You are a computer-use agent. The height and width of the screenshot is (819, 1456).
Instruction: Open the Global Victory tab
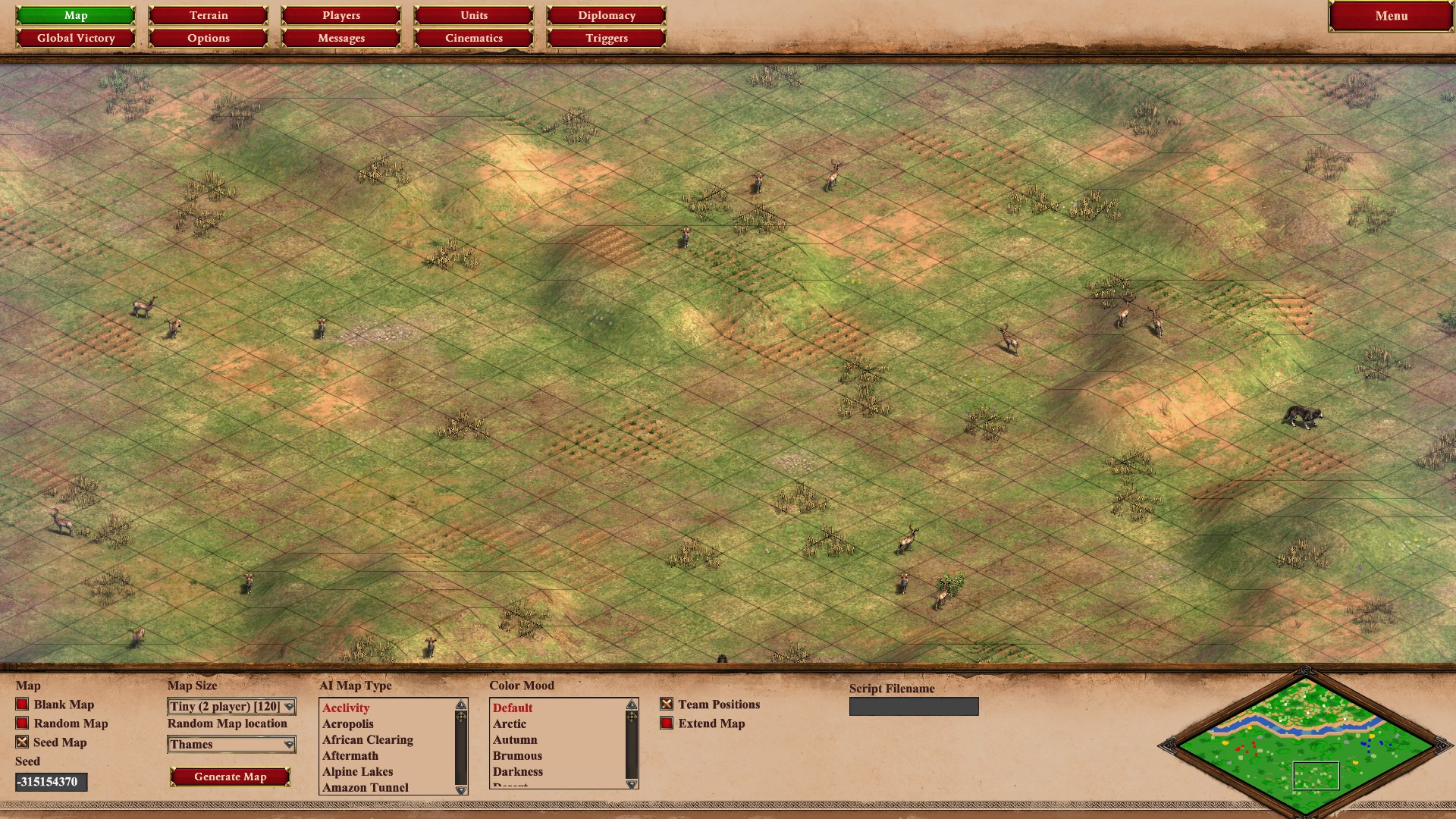coord(76,38)
